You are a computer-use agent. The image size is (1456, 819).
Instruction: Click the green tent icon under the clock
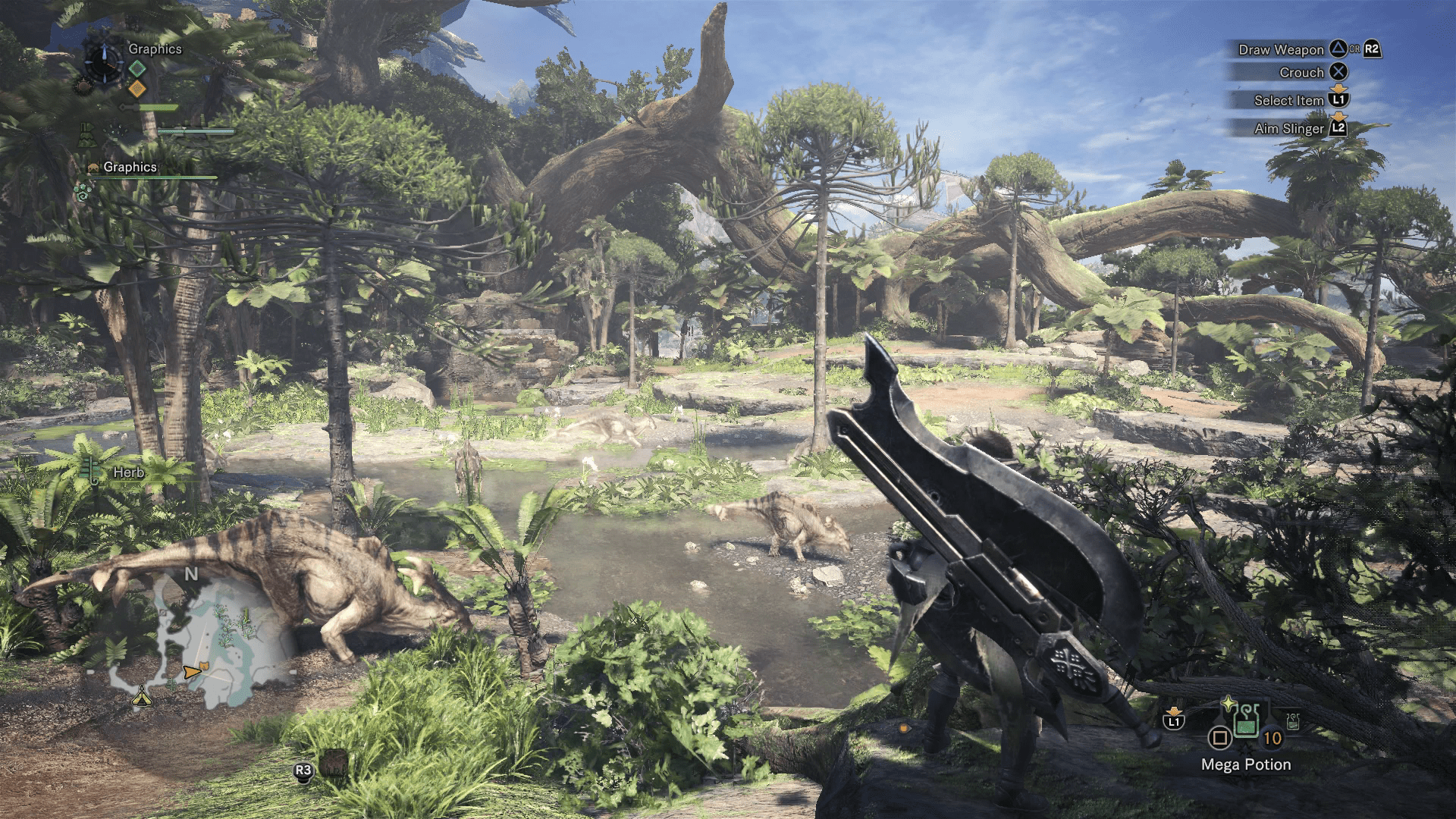[86, 134]
